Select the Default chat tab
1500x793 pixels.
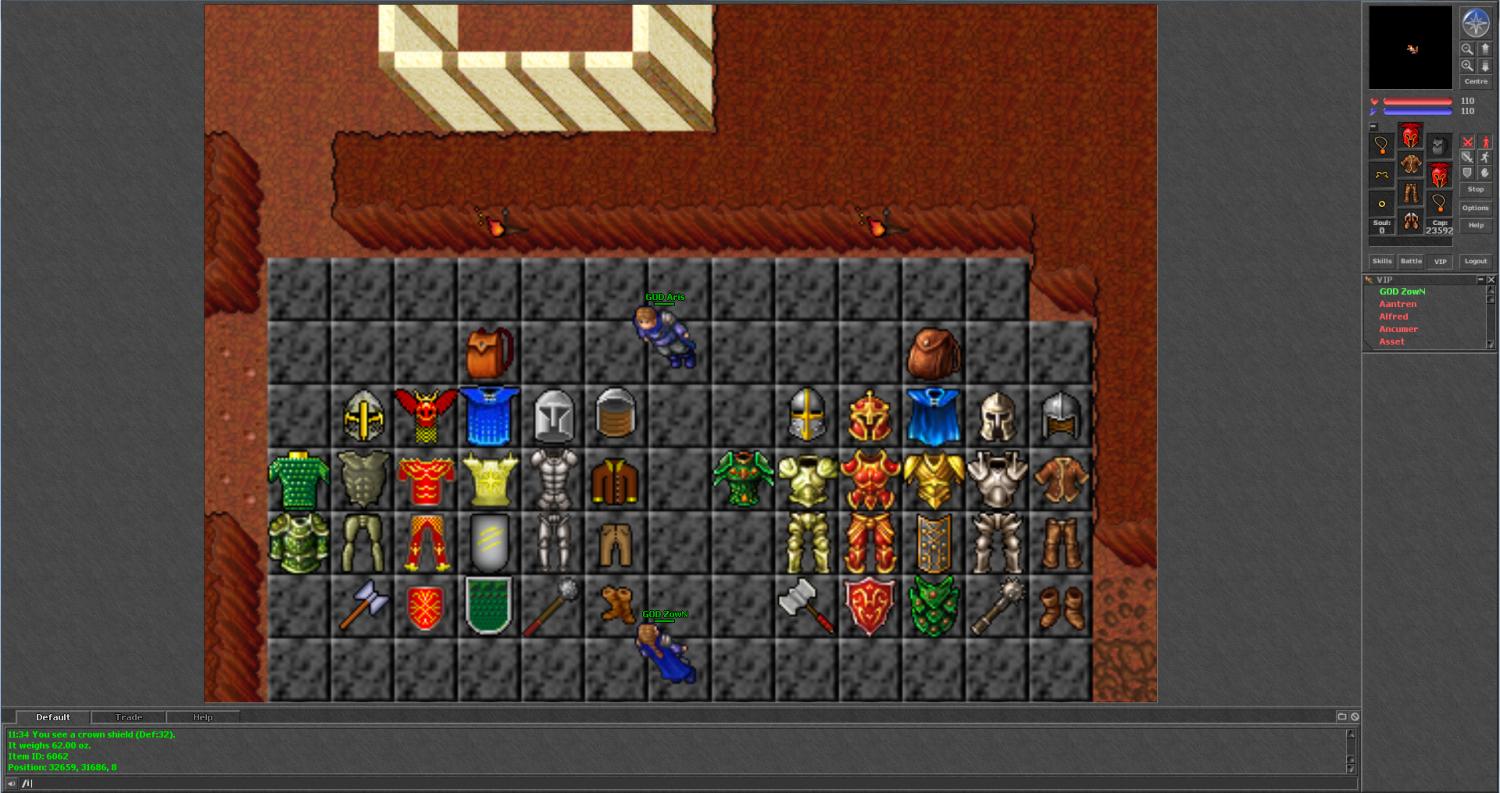[x=53, y=717]
